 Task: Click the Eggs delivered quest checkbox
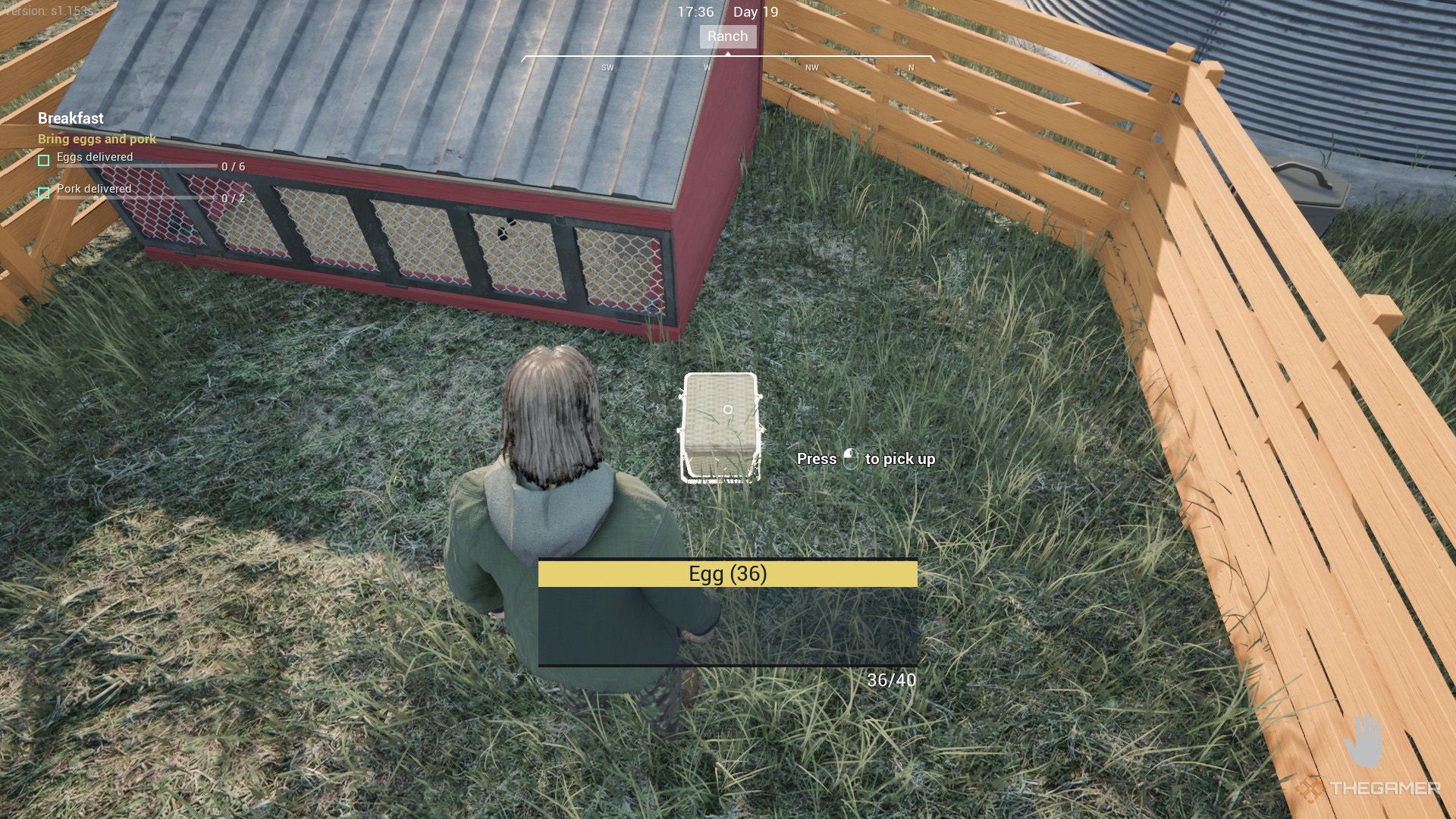click(x=42, y=162)
